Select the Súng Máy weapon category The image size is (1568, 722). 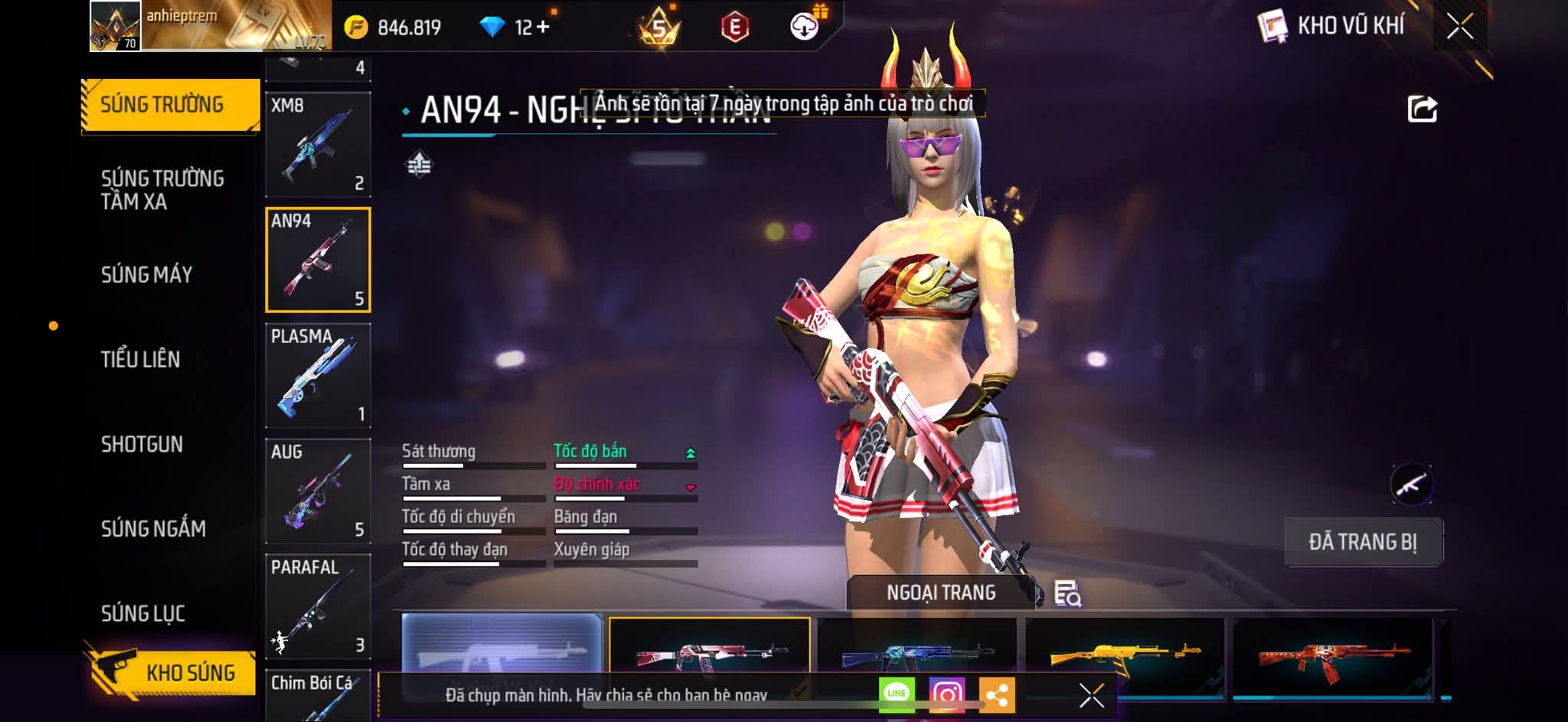point(147,275)
